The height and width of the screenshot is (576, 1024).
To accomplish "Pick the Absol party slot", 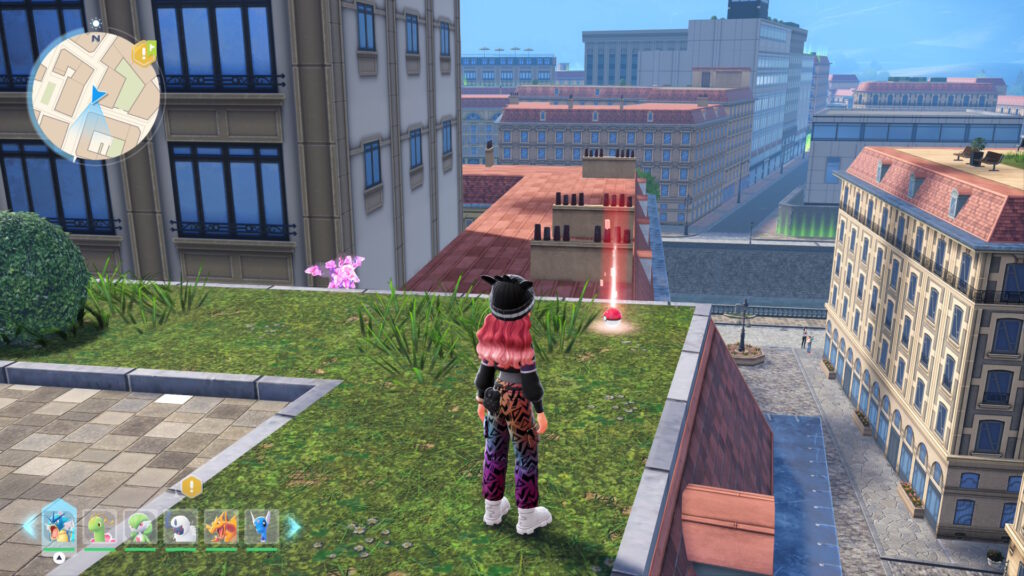I will coord(181,527).
